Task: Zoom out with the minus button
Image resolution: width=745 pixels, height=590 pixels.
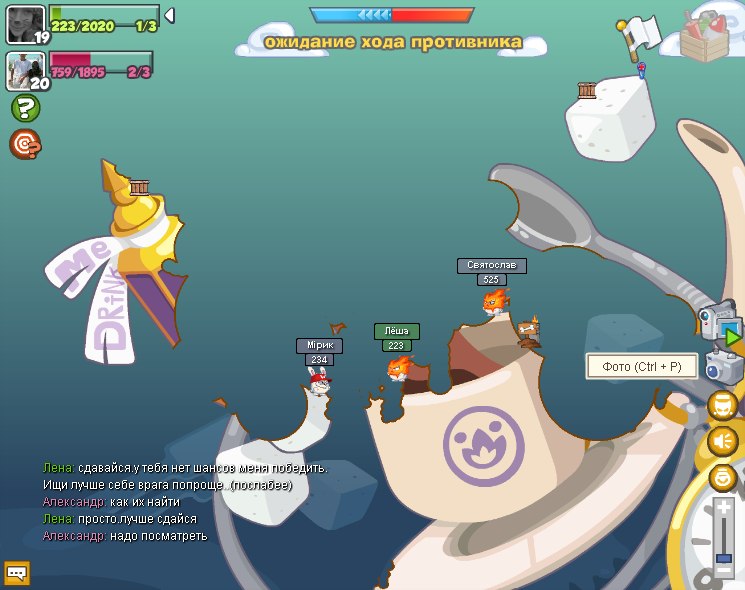Action: pos(724,571)
